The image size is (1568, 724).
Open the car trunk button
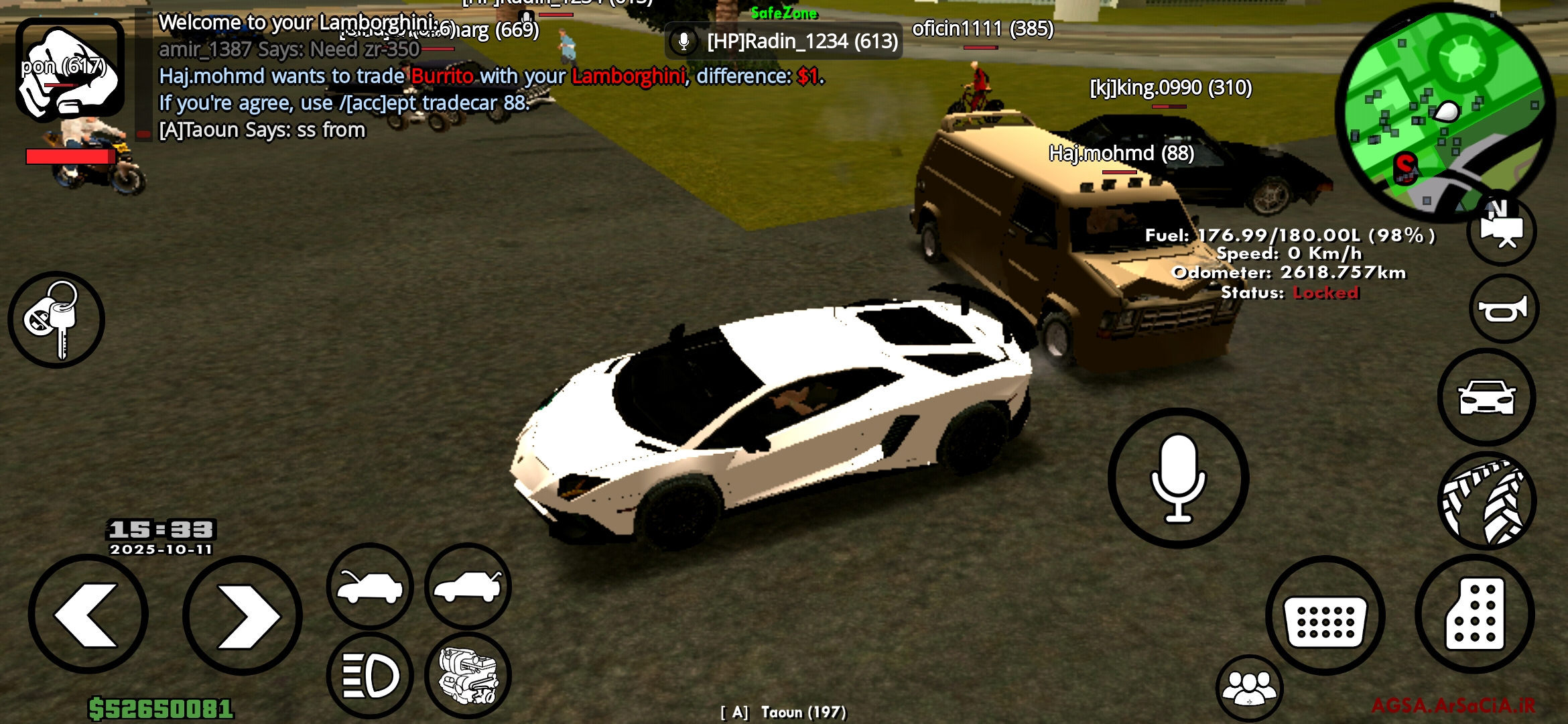[x=468, y=586]
